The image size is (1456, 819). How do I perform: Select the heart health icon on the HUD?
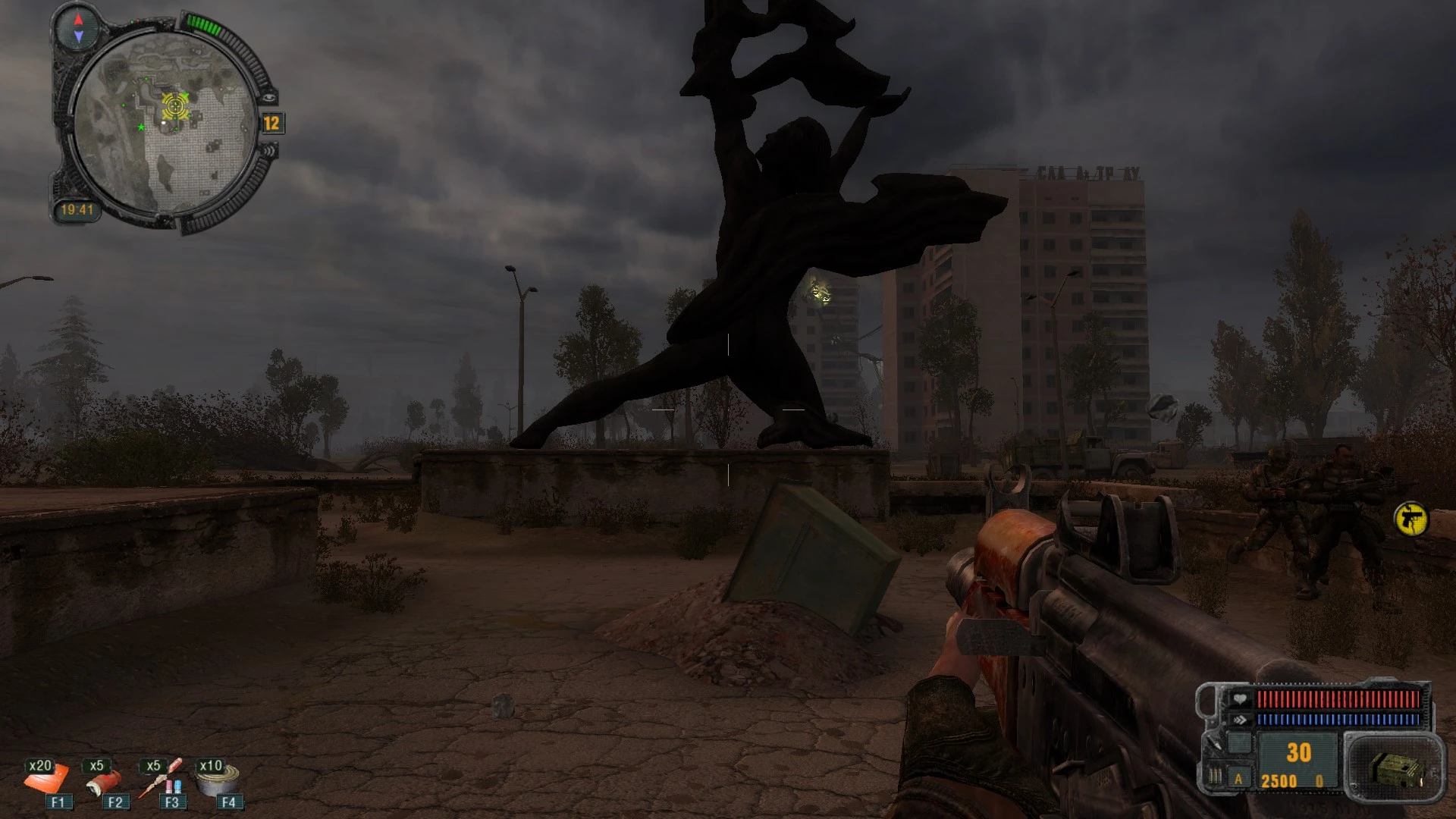point(1240,699)
